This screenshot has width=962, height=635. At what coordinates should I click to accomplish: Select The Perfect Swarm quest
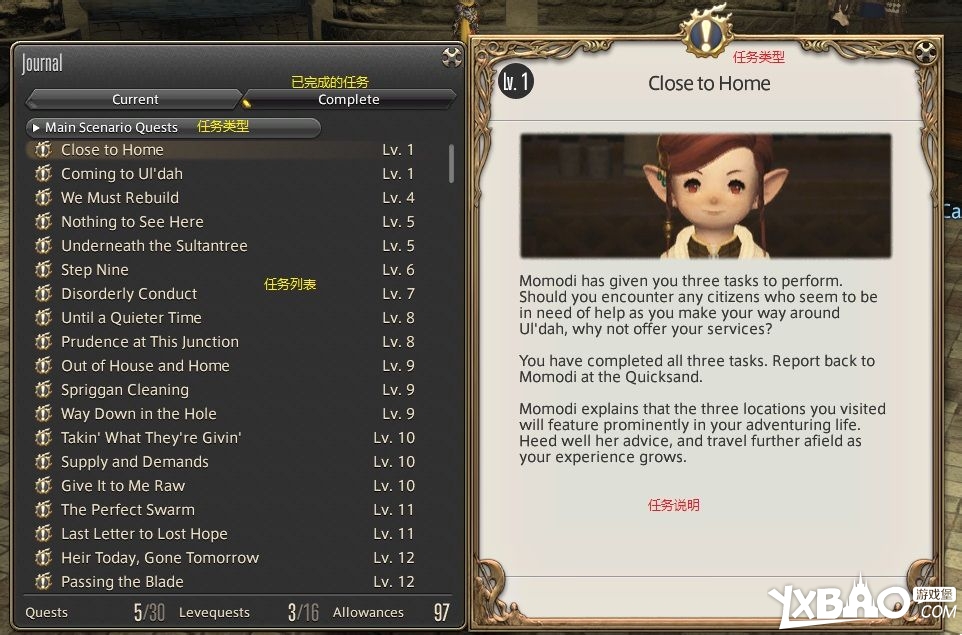[128, 510]
